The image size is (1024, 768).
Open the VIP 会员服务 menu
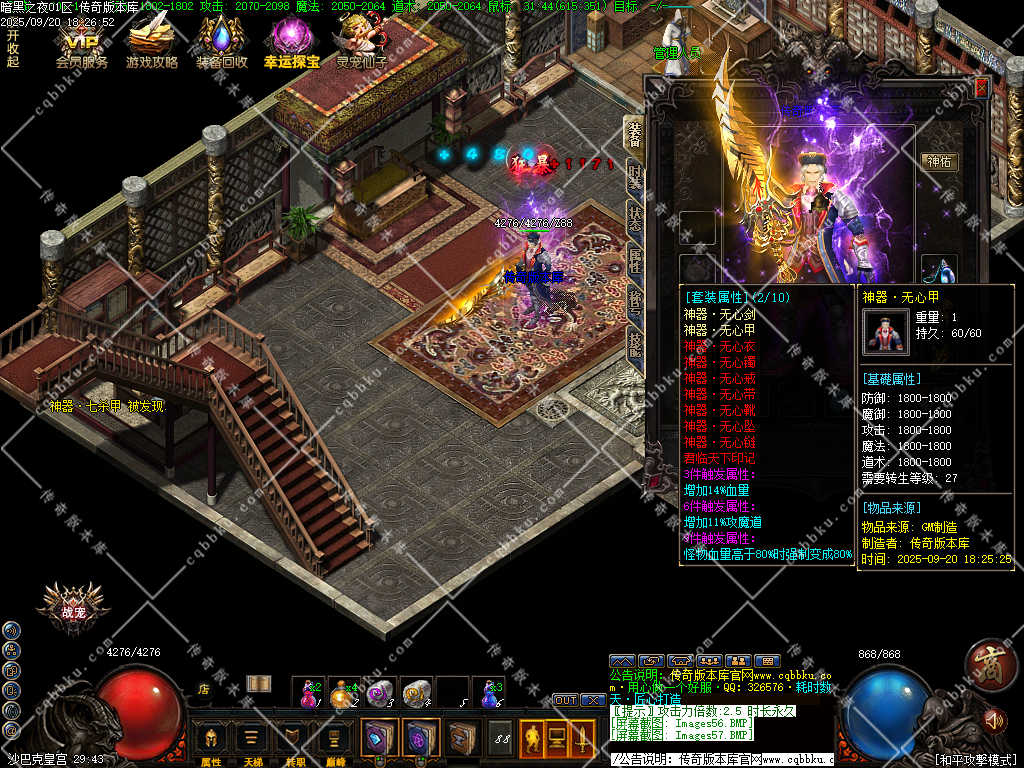[x=80, y=44]
